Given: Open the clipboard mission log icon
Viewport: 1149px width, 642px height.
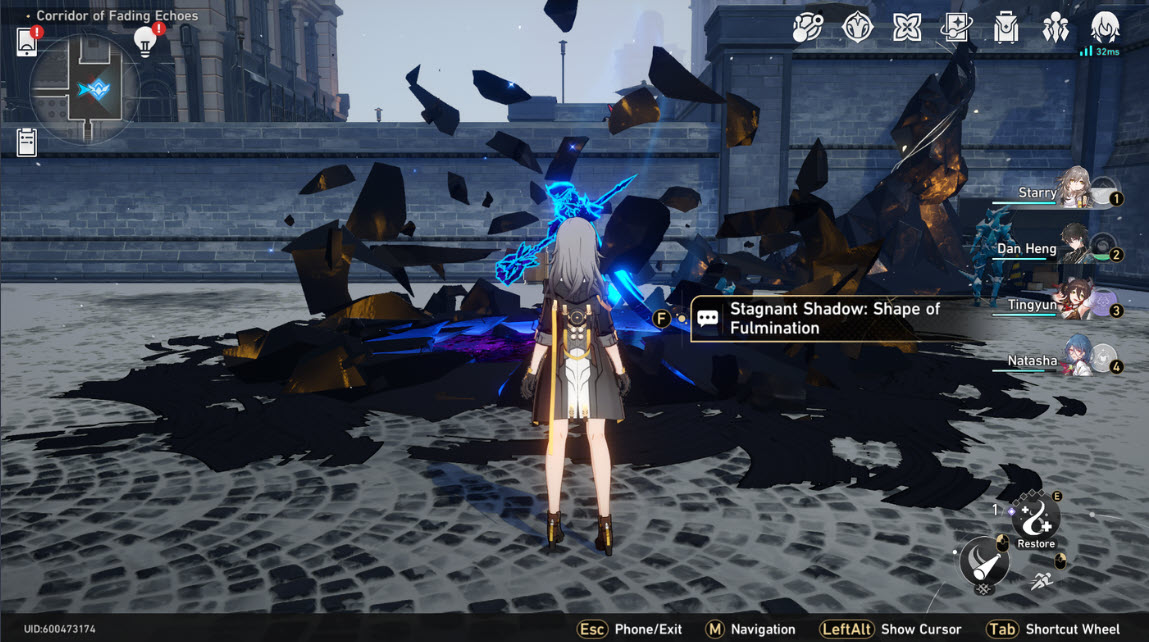Looking at the screenshot, I should 27,142.
